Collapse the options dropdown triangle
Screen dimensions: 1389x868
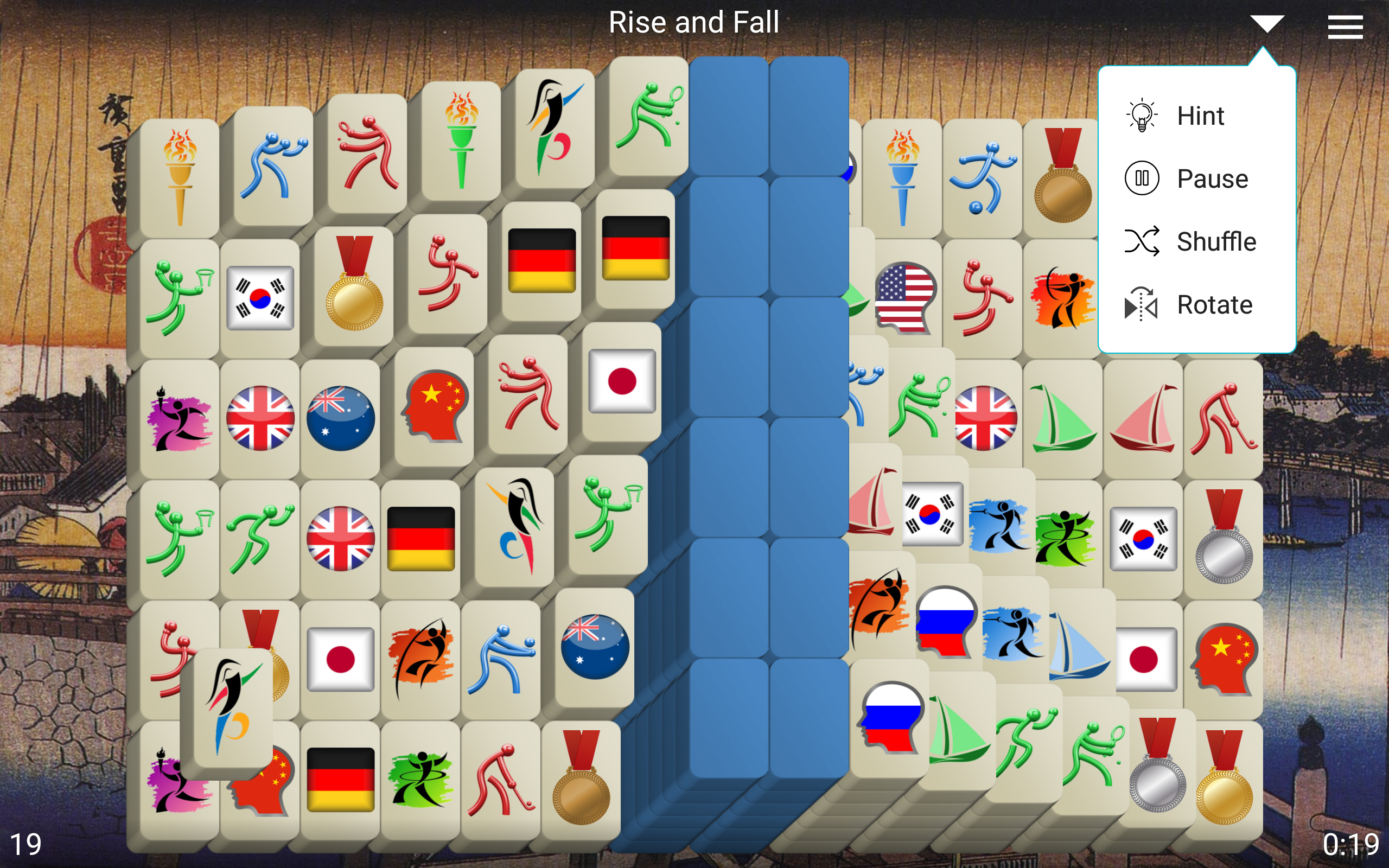pos(1267,23)
